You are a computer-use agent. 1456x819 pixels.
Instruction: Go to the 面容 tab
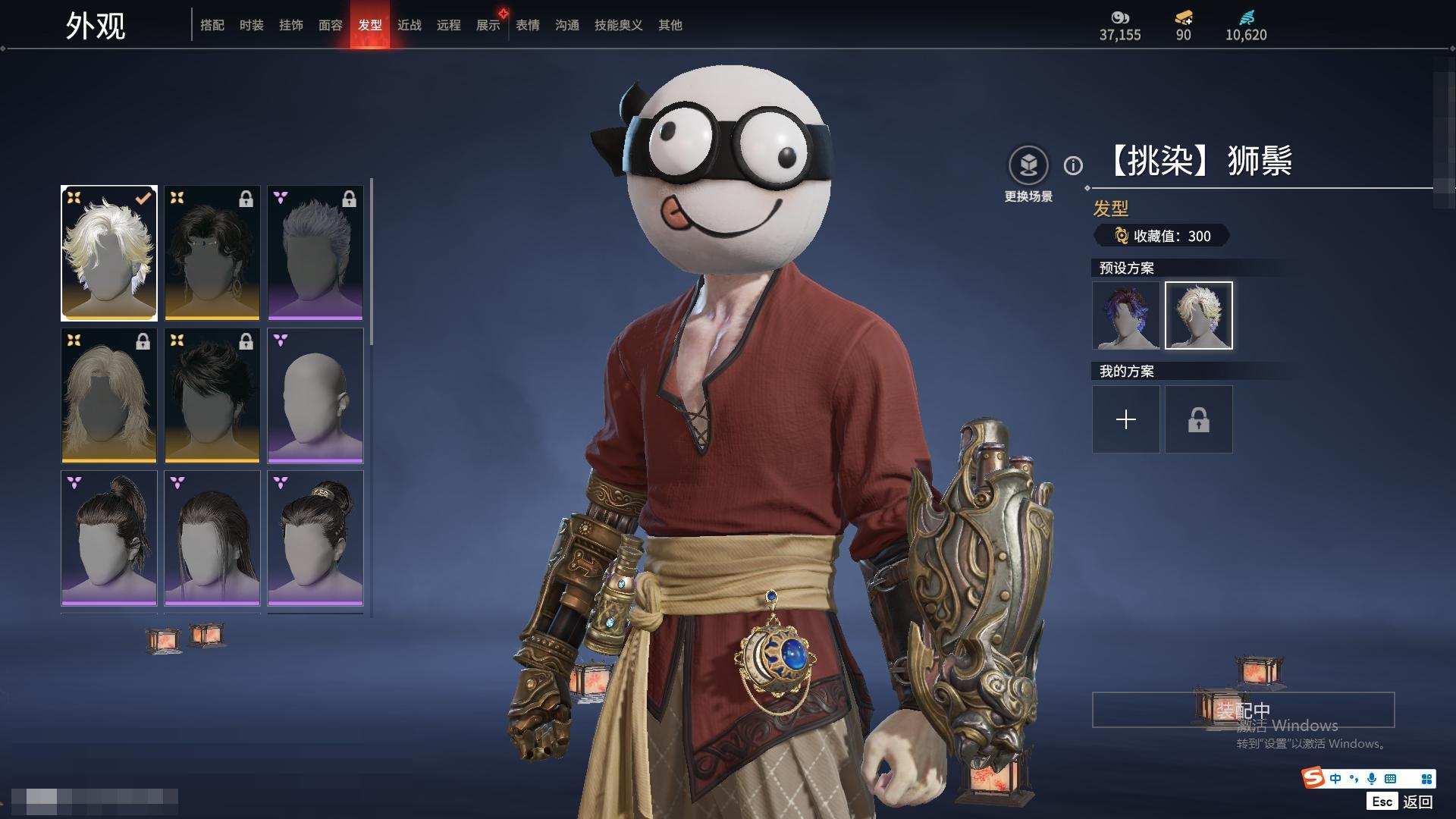tap(331, 25)
